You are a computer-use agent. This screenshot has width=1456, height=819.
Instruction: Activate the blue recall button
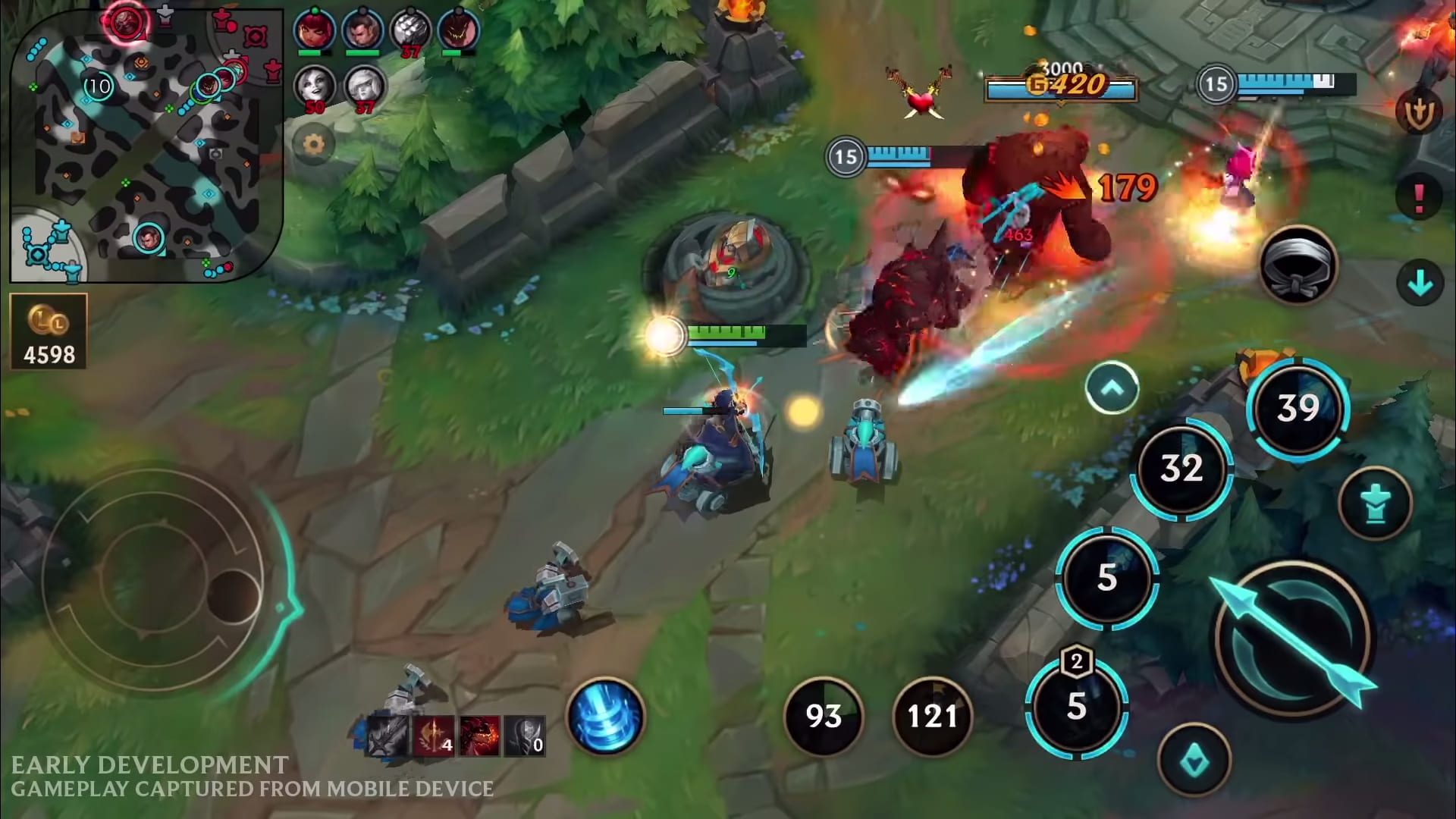click(x=605, y=716)
